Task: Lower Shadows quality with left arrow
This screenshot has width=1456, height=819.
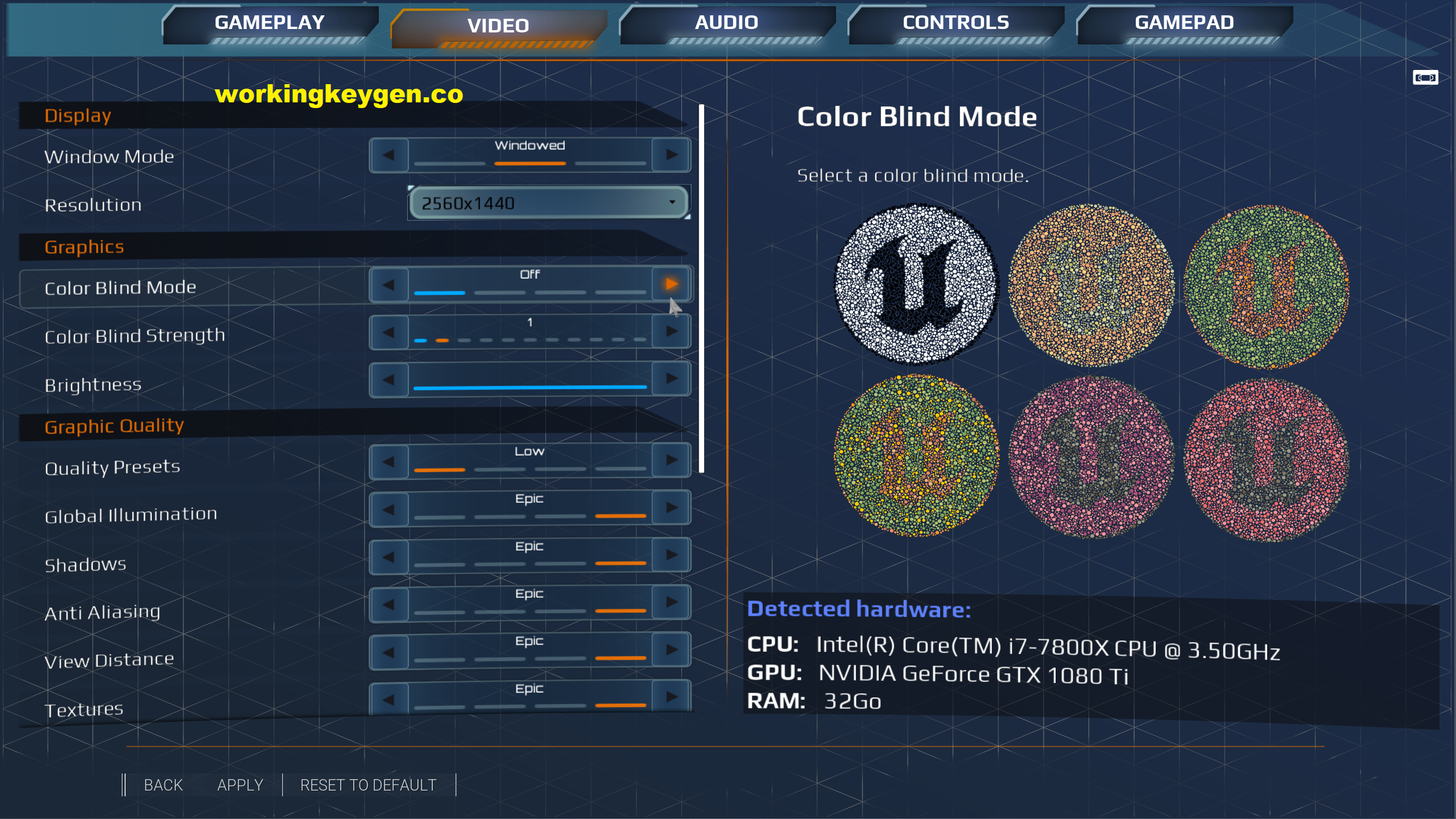Action: 389,556
